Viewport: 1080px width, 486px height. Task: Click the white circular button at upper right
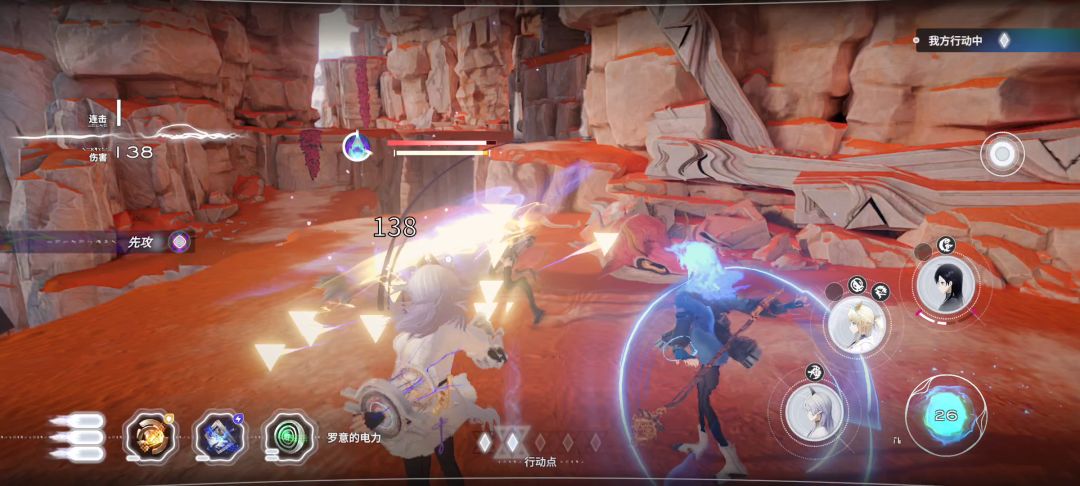click(1001, 154)
